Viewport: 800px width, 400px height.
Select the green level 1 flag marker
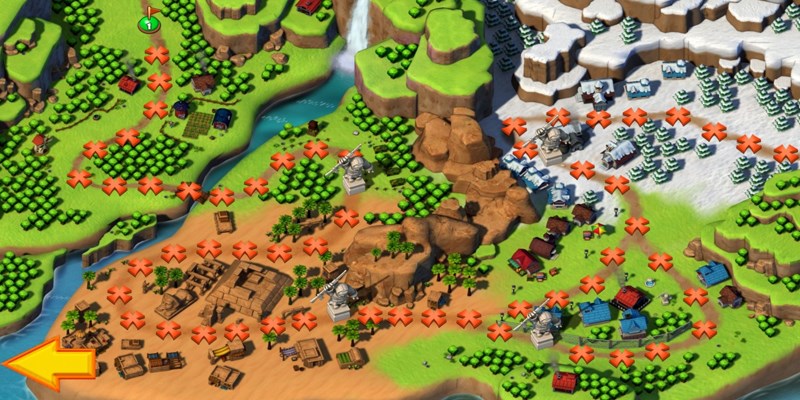click(x=149, y=21)
